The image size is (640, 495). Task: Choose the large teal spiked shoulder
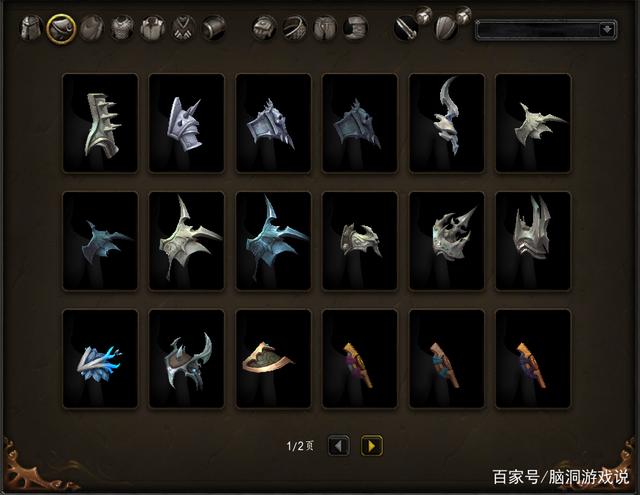pyautogui.click(x=272, y=241)
